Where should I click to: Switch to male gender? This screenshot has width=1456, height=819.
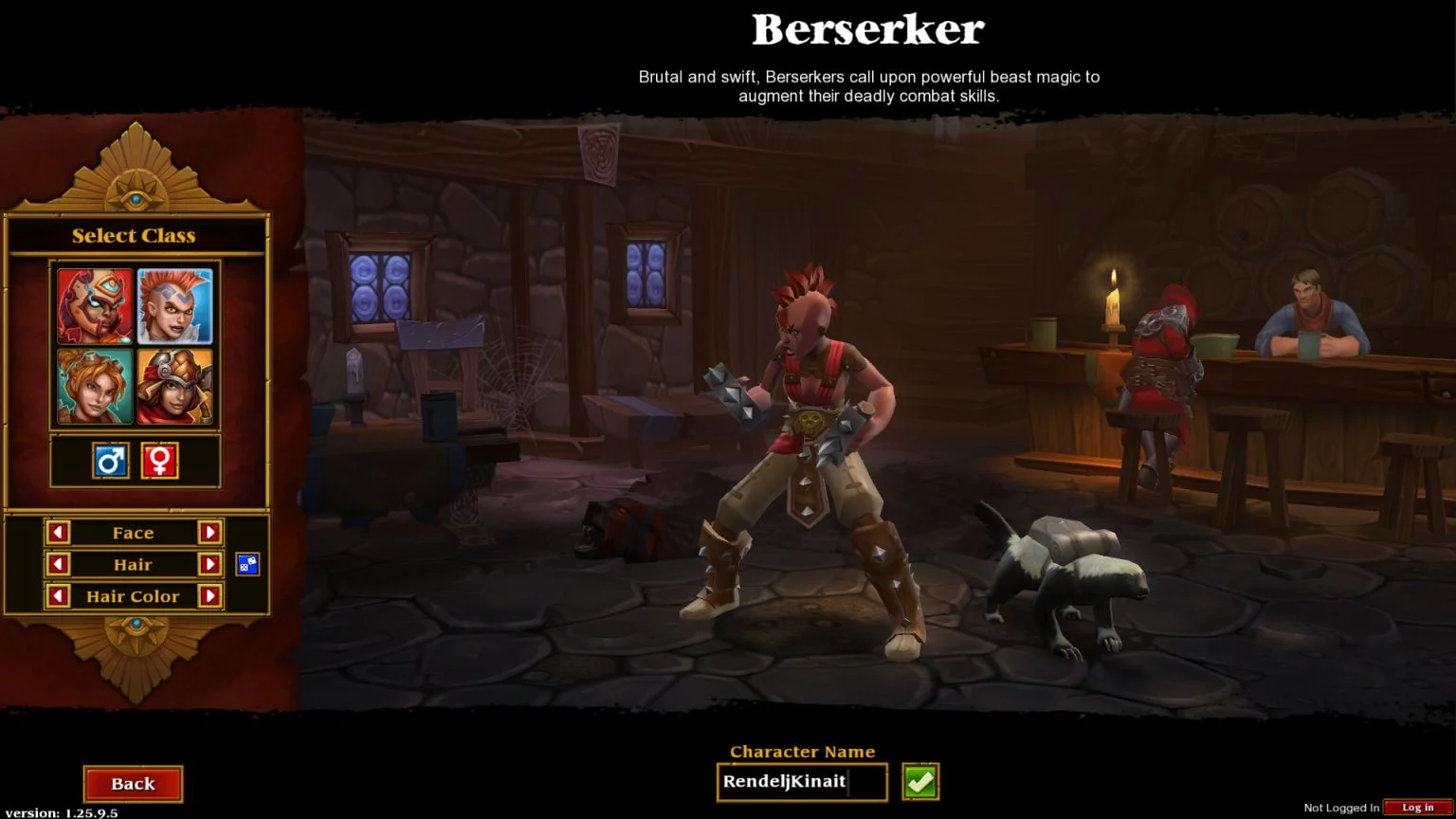[x=111, y=462]
